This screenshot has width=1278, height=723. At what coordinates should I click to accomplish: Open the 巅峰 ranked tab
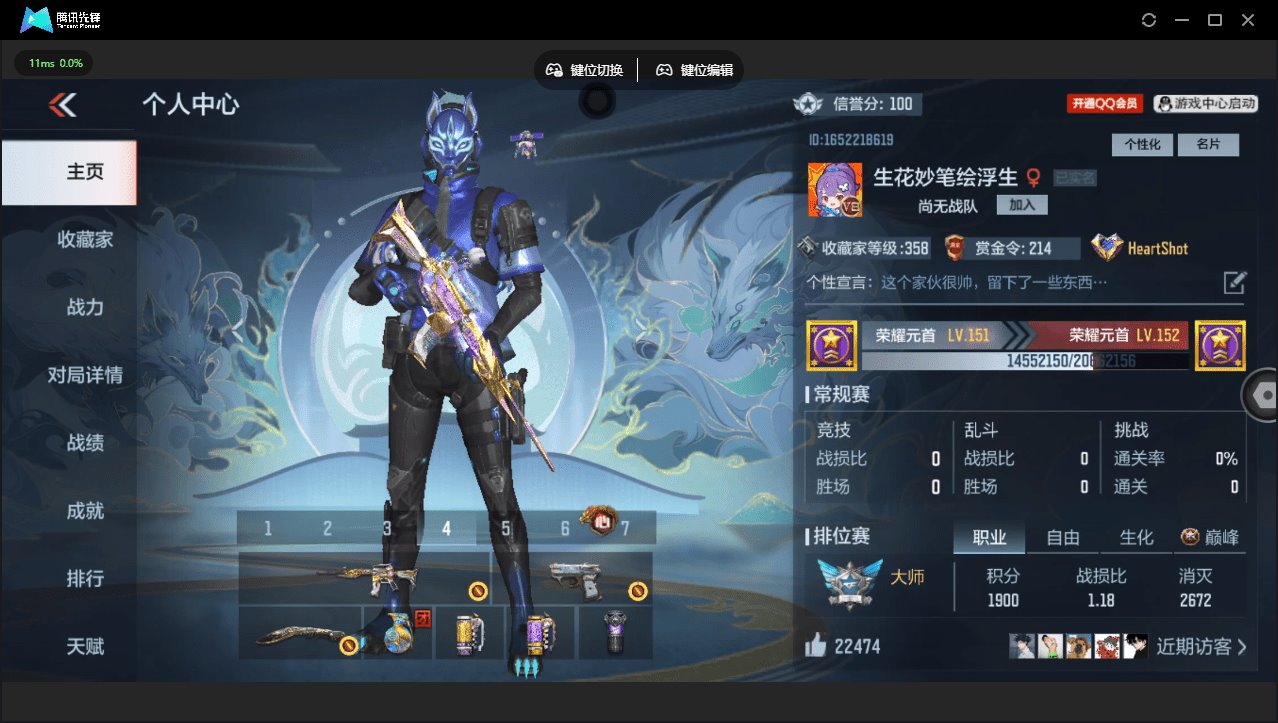(x=1211, y=538)
